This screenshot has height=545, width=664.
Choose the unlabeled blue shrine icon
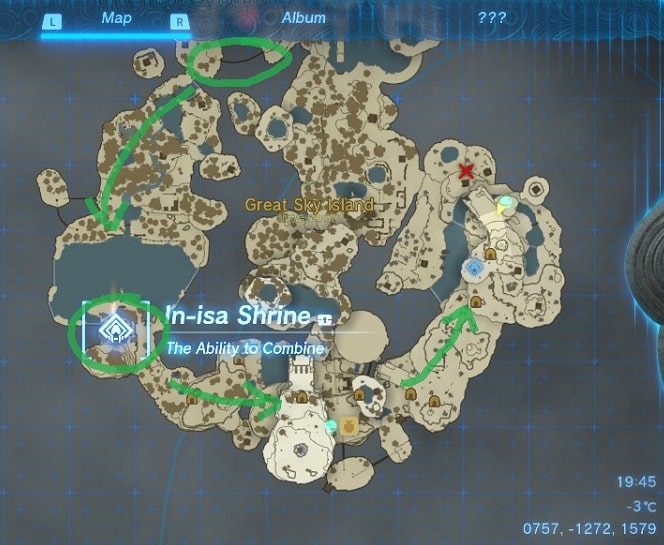473,268
